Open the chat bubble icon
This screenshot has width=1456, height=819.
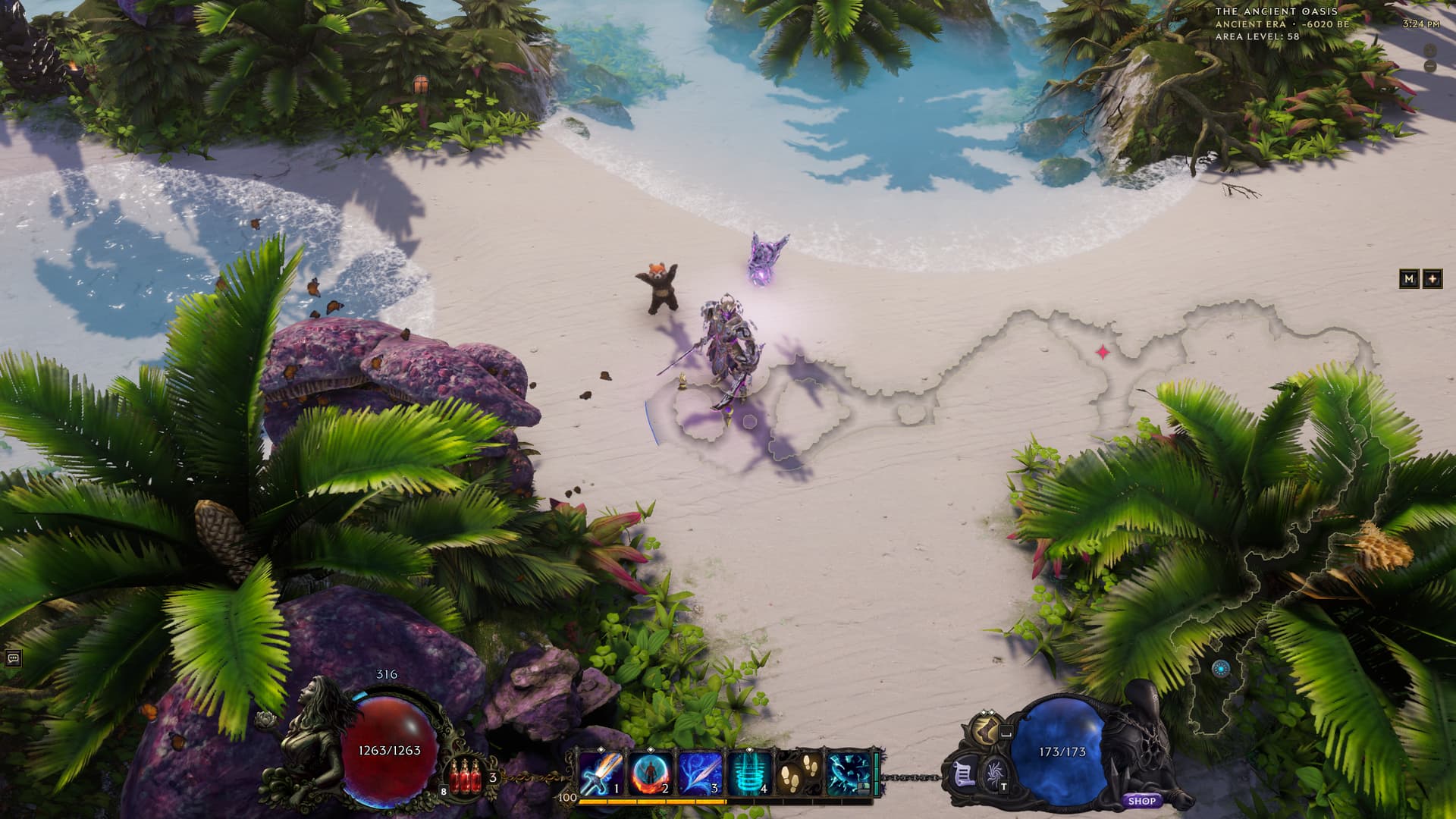[12, 658]
